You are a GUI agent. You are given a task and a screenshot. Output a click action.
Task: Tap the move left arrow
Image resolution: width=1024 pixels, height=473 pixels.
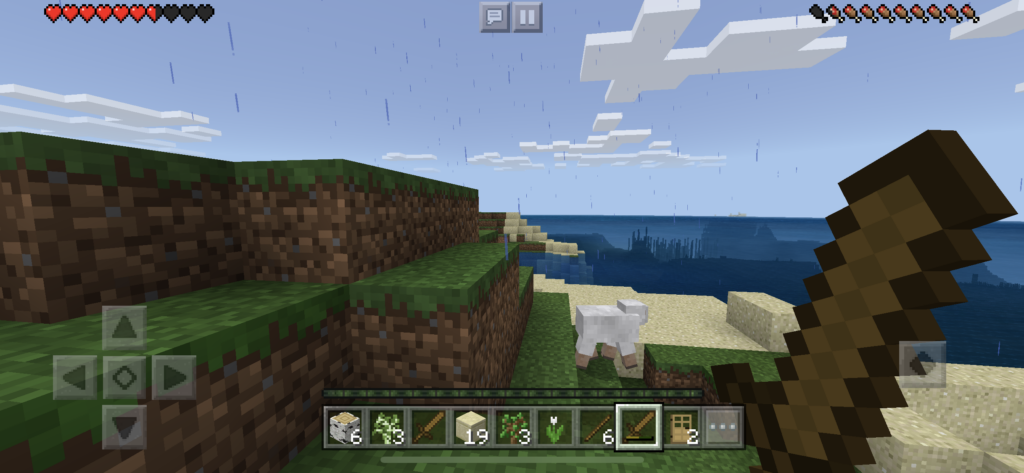point(75,377)
